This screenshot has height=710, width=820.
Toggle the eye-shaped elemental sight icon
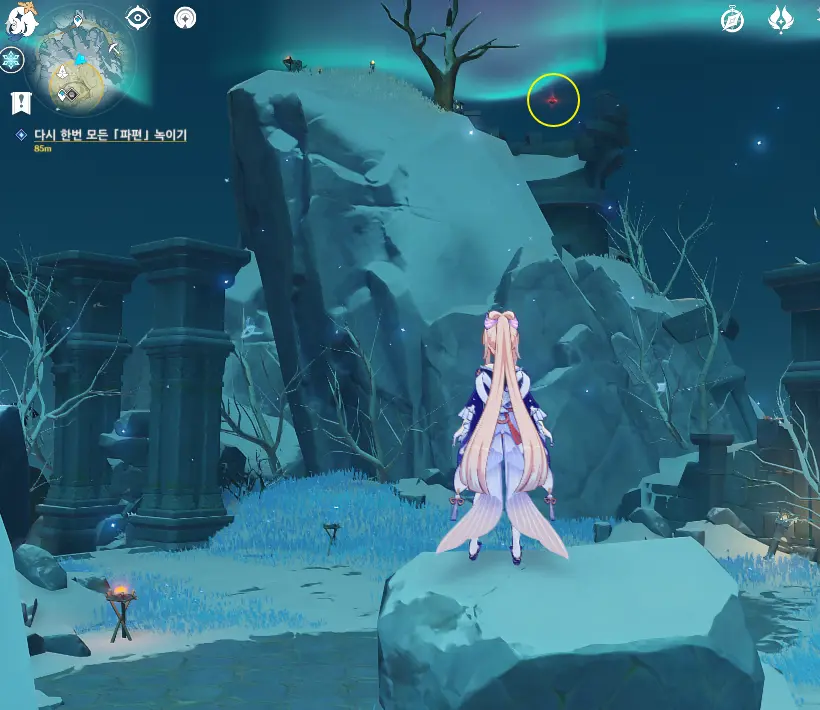point(138,18)
